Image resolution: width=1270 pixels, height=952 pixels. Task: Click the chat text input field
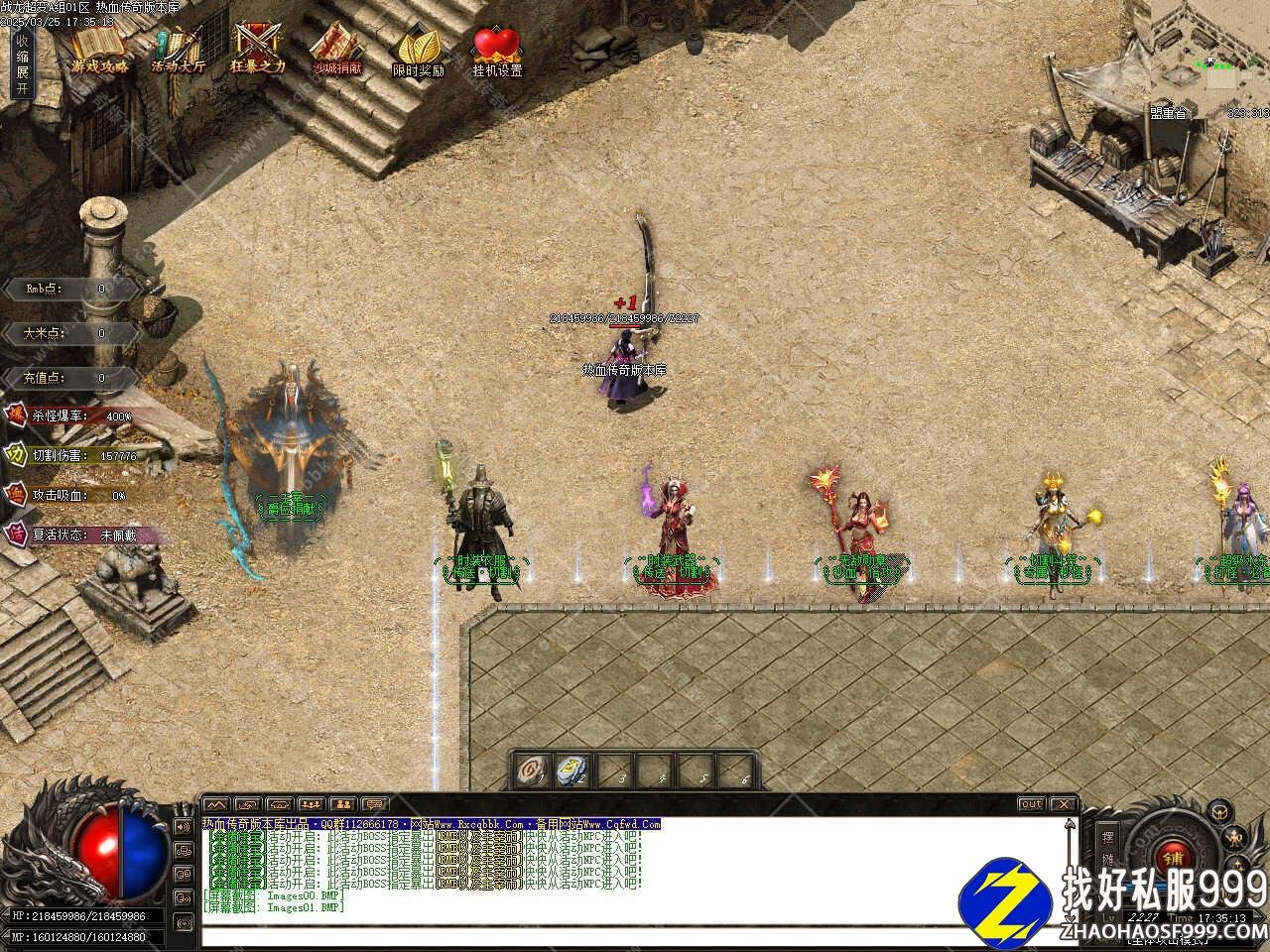coord(635,935)
